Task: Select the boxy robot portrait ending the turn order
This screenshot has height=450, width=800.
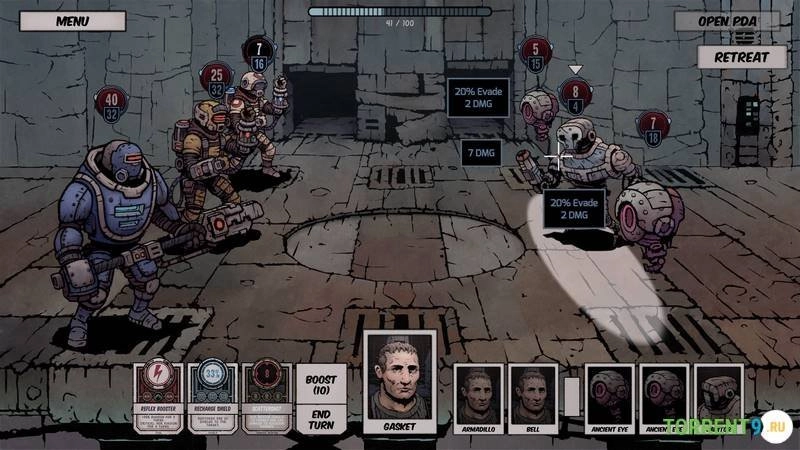Action: 718,397
